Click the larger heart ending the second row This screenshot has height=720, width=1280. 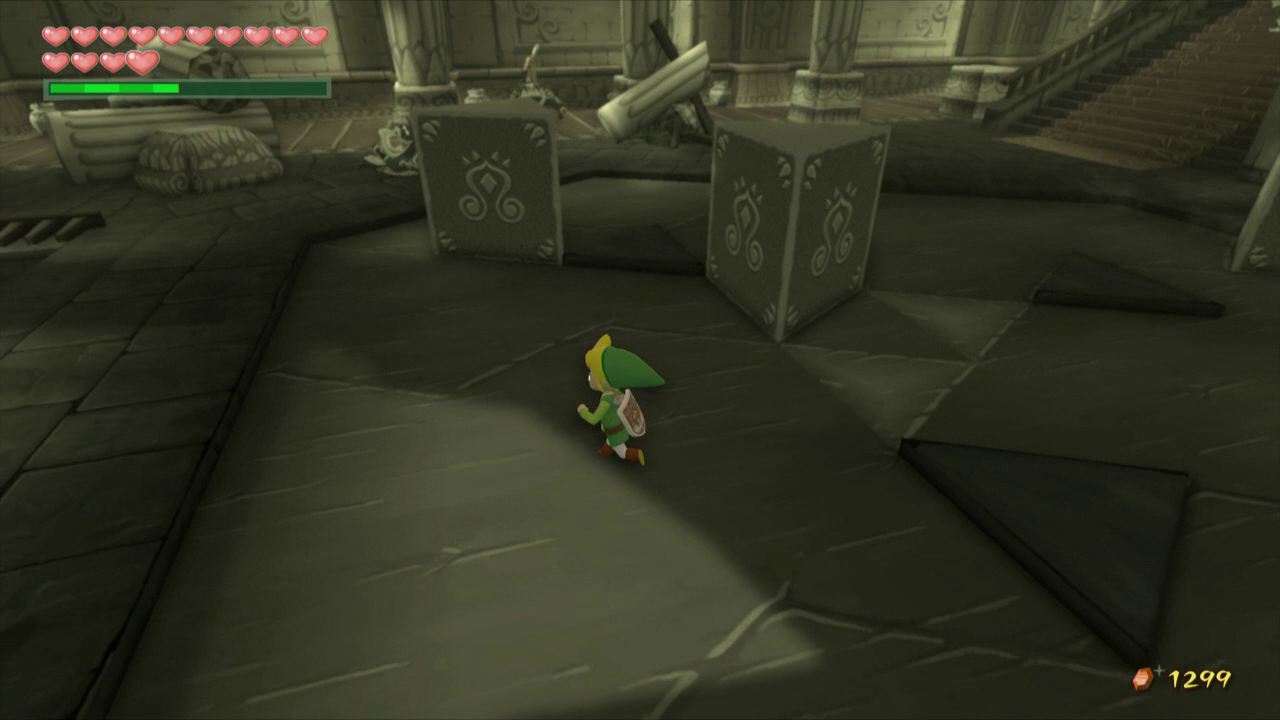tap(143, 61)
